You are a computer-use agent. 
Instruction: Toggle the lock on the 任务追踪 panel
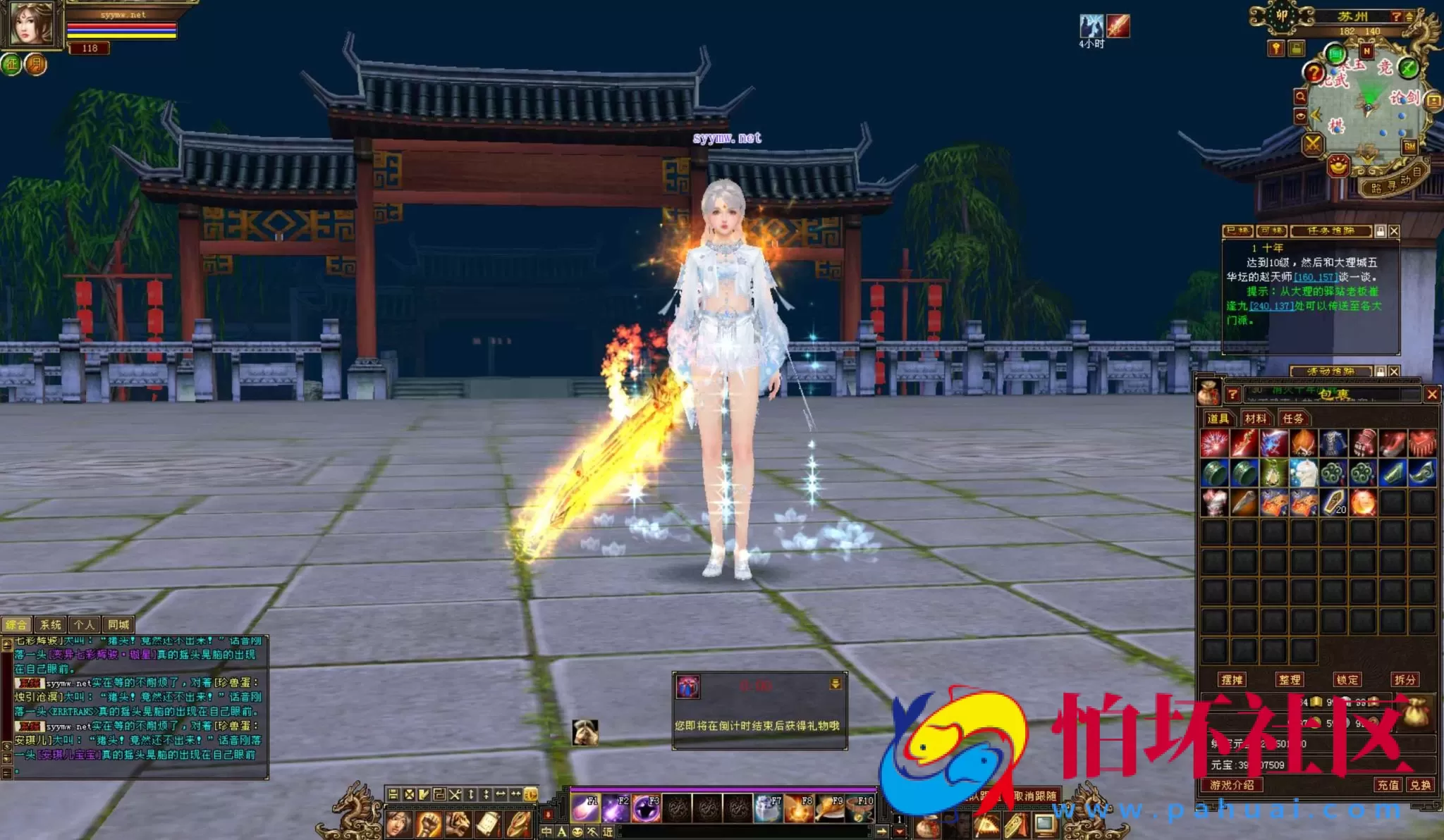[x=1380, y=231]
